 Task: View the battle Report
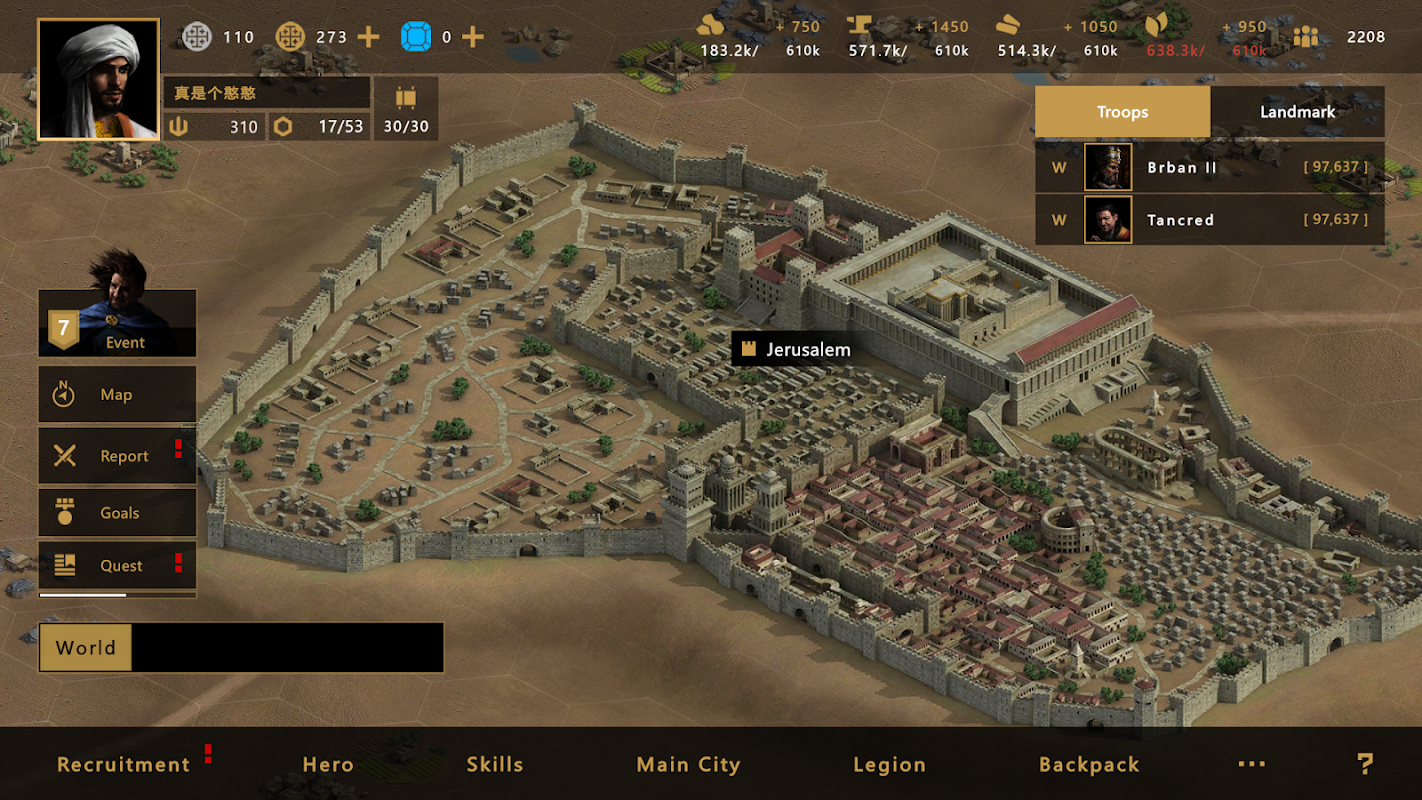tap(117, 456)
